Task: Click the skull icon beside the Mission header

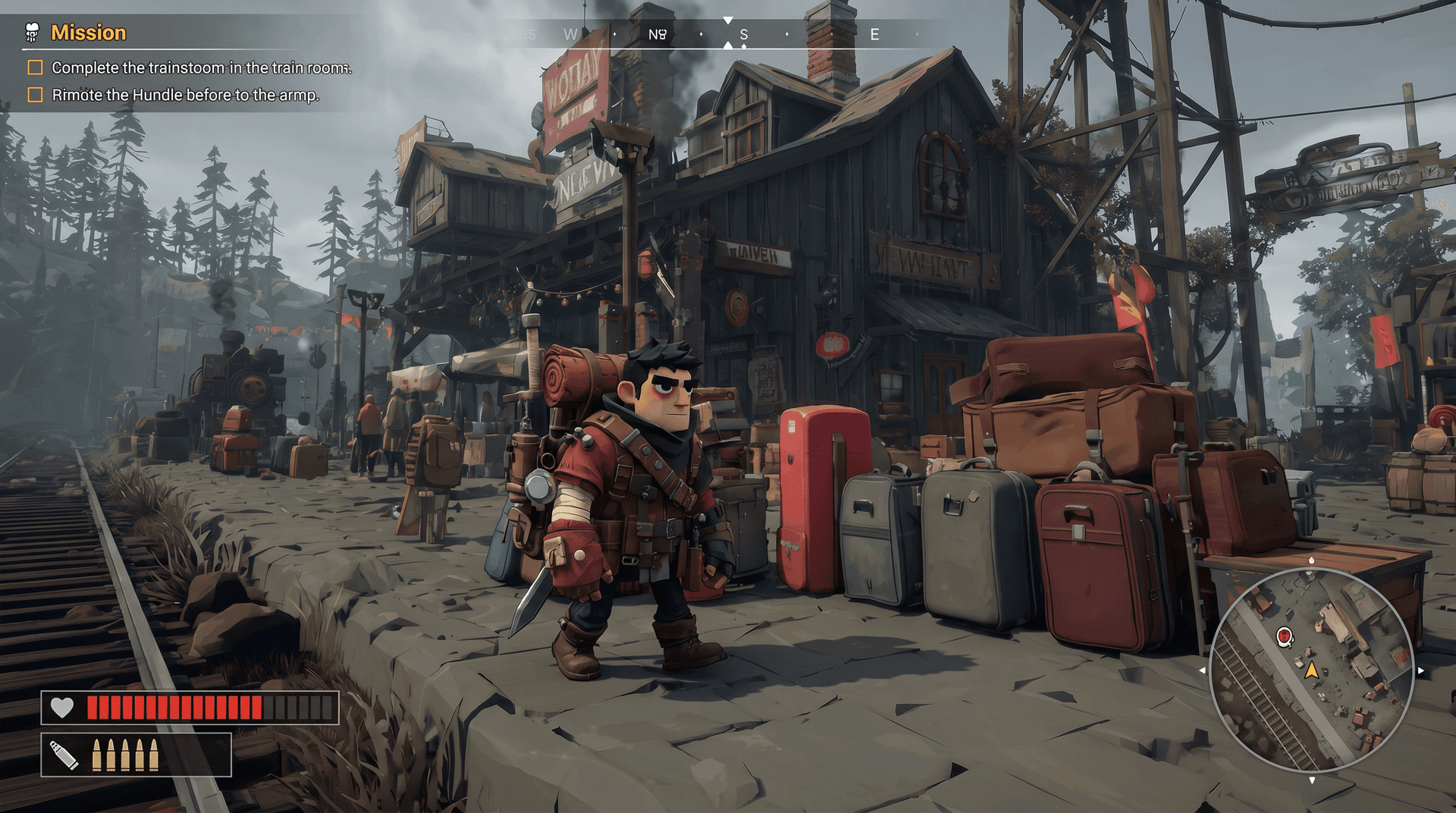Action: pos(30,33)
